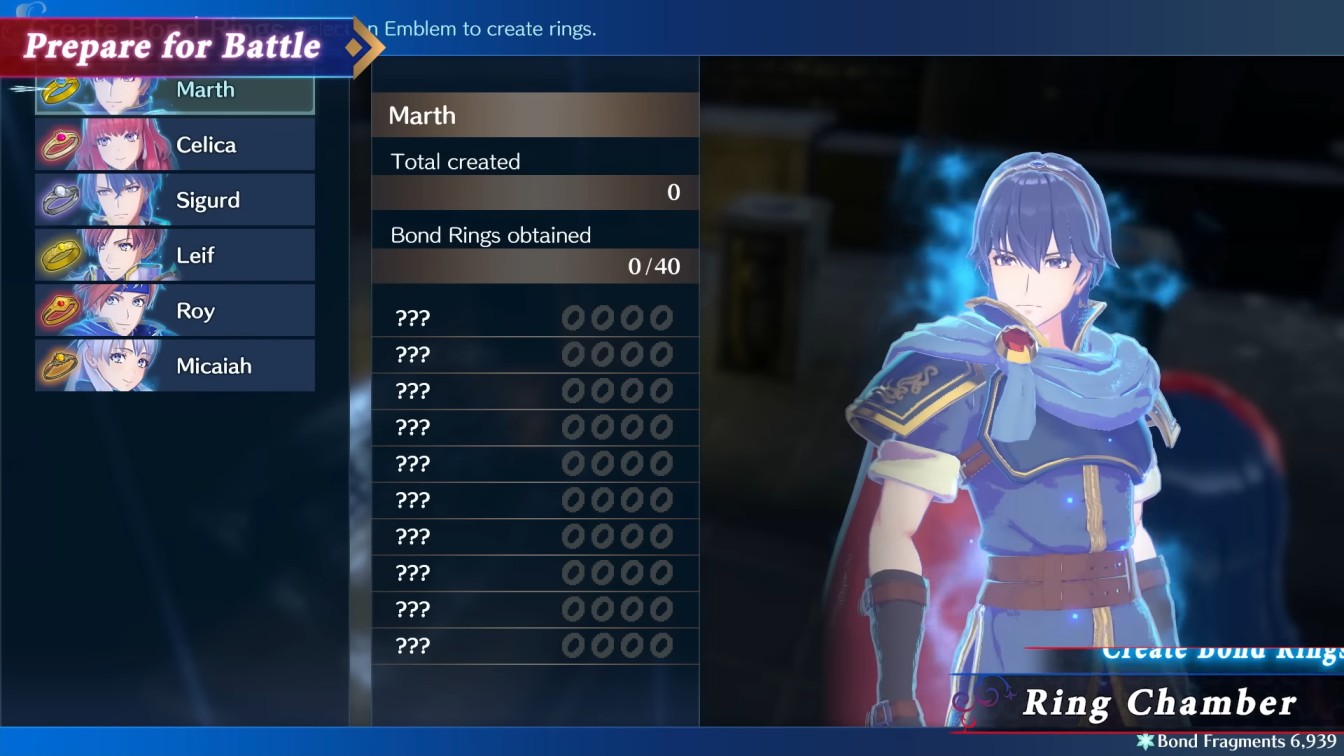Viewport: 1344px width, 756px height.
Task: Select Sigurd's silver ring icon
Action: click(x=61, y=200)
